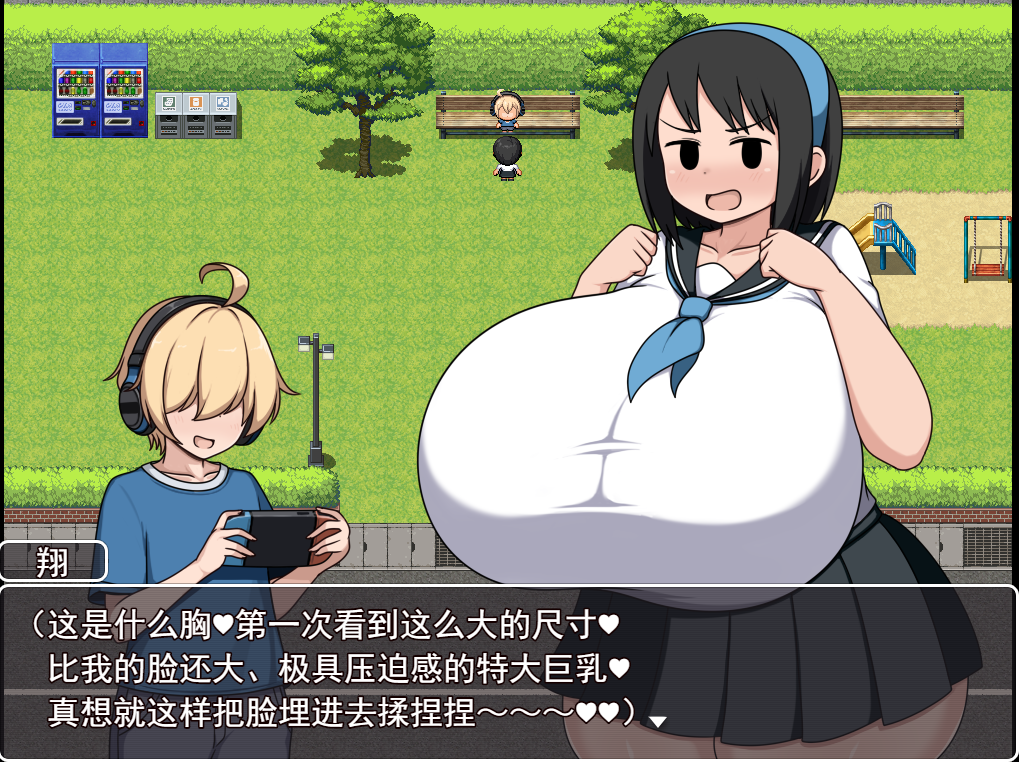The width and height of the screenshot is (1019, 762).
Task: Advance dialogue with the white continue arrow
Action: (x=658, y=721)
